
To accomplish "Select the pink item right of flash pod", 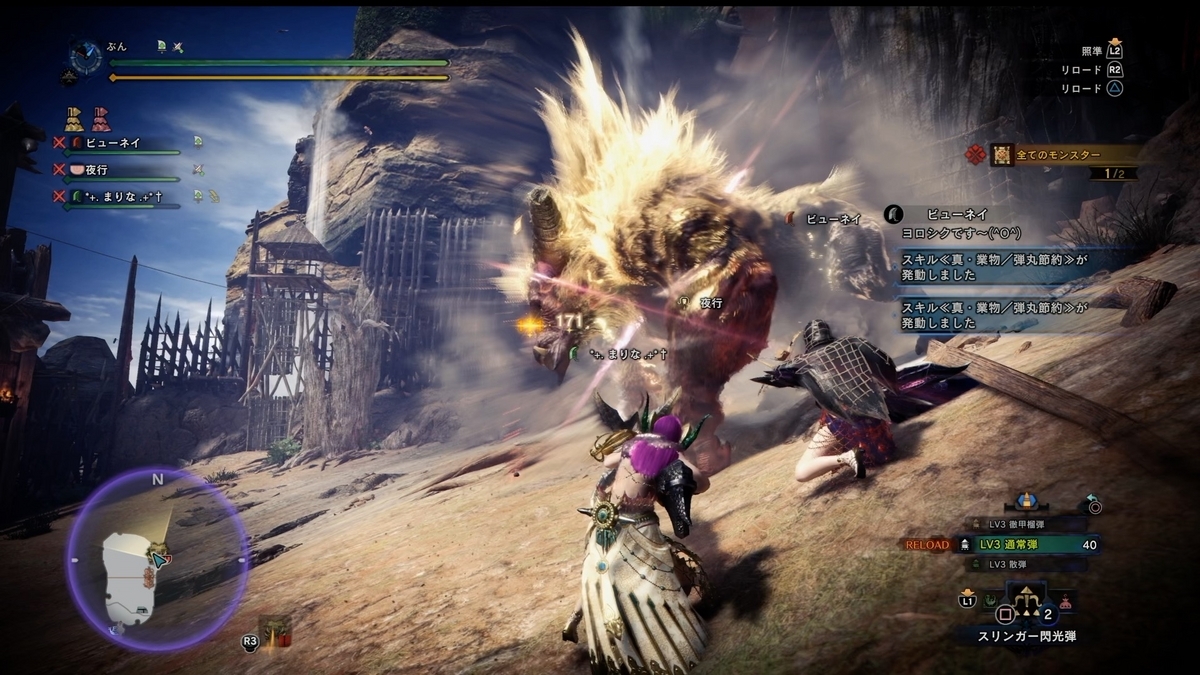I will tap(1066, 602).
